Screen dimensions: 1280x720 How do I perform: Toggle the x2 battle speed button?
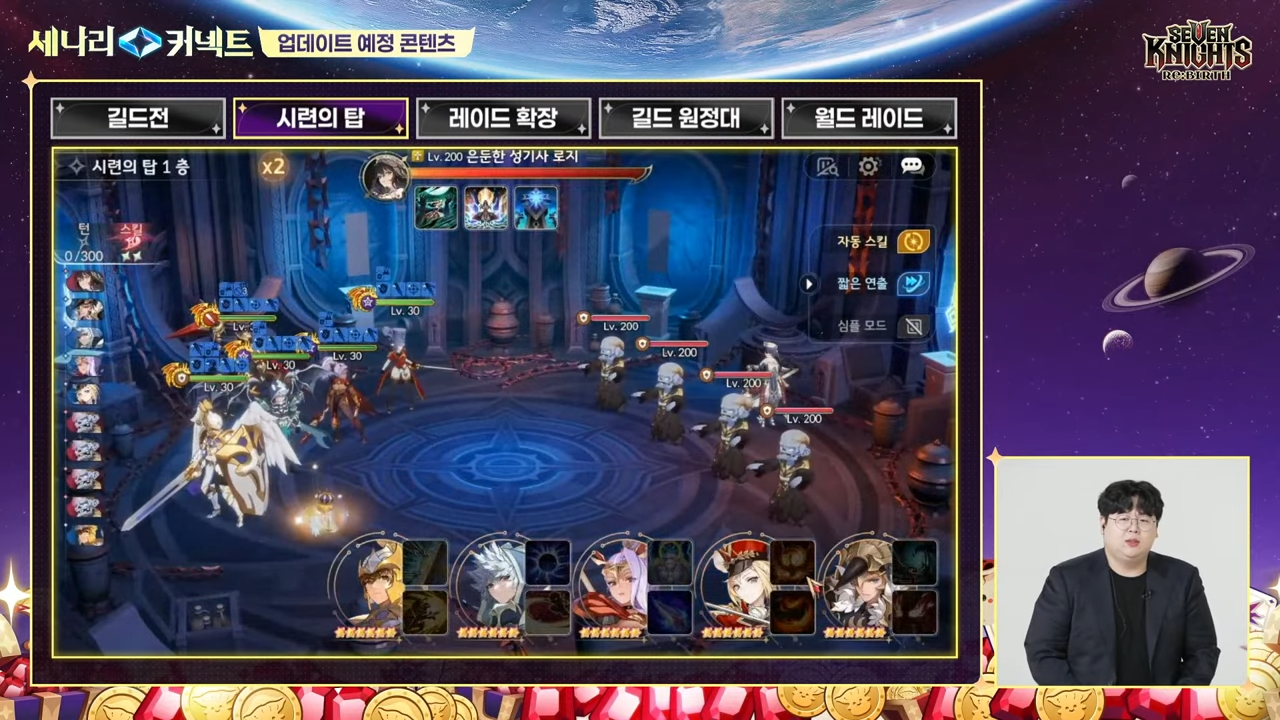coord(273,167)
